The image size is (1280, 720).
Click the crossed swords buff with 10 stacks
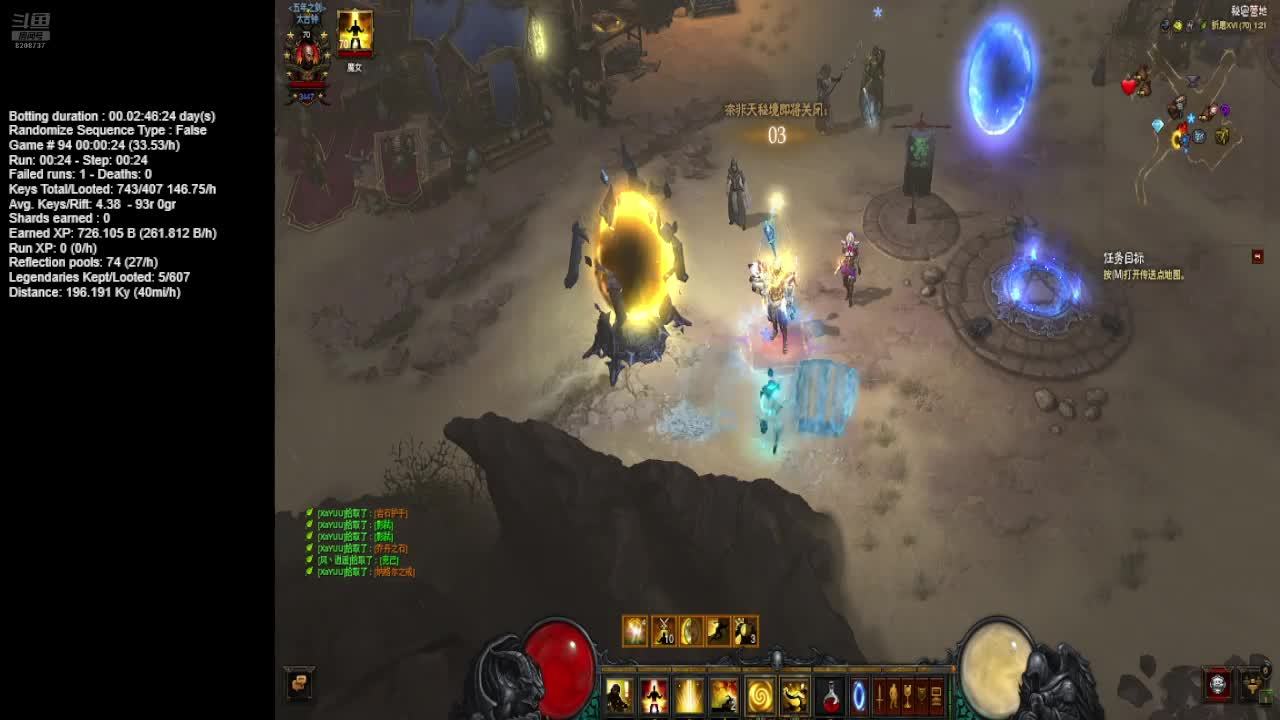tap(663, 631)
